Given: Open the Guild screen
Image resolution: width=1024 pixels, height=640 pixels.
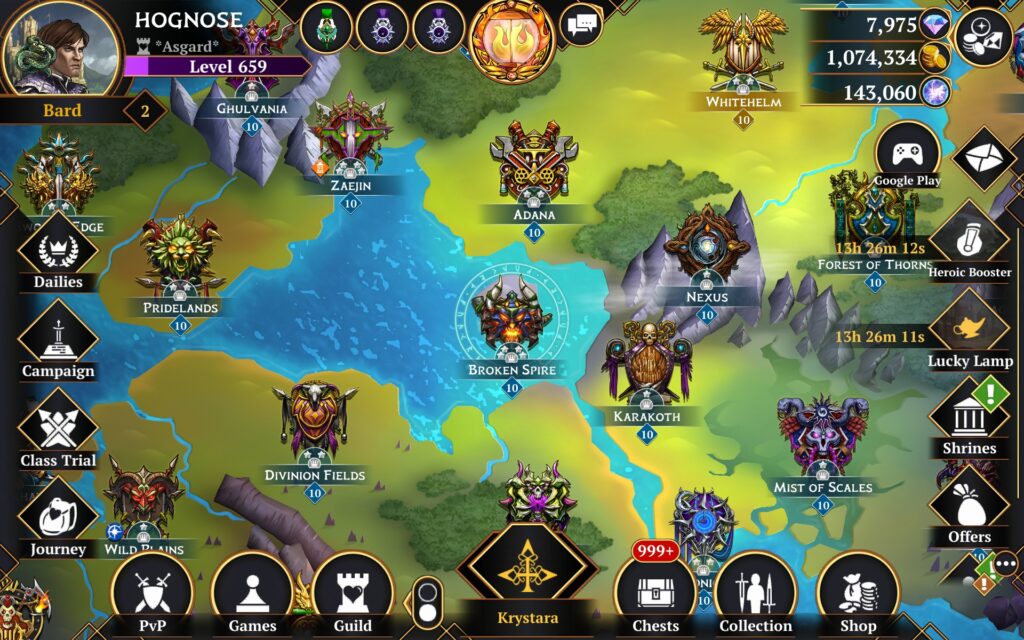Looking at the screenshot, I should [x=351, y=592].
